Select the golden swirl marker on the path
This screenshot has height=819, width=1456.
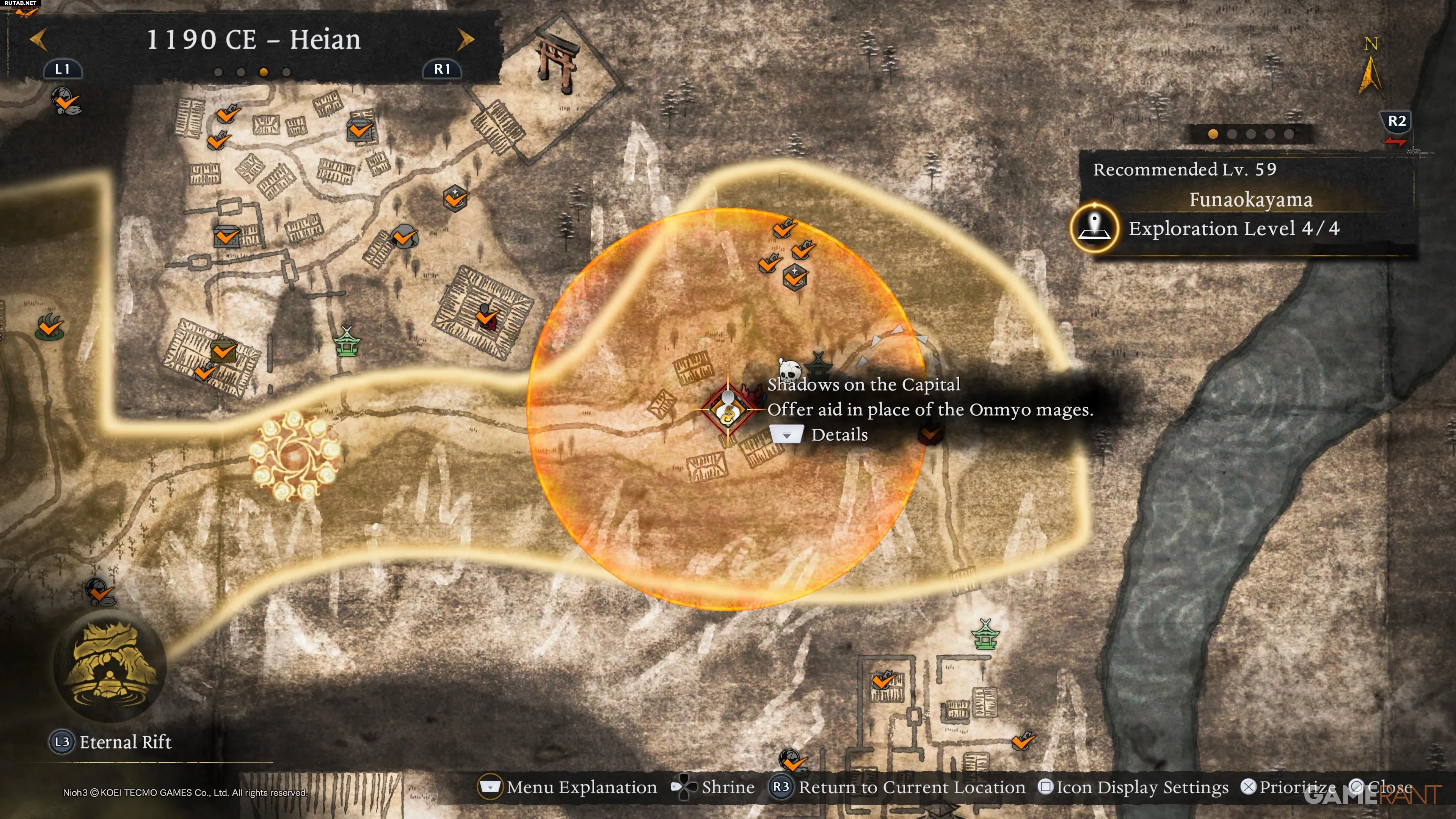point(294,455)
